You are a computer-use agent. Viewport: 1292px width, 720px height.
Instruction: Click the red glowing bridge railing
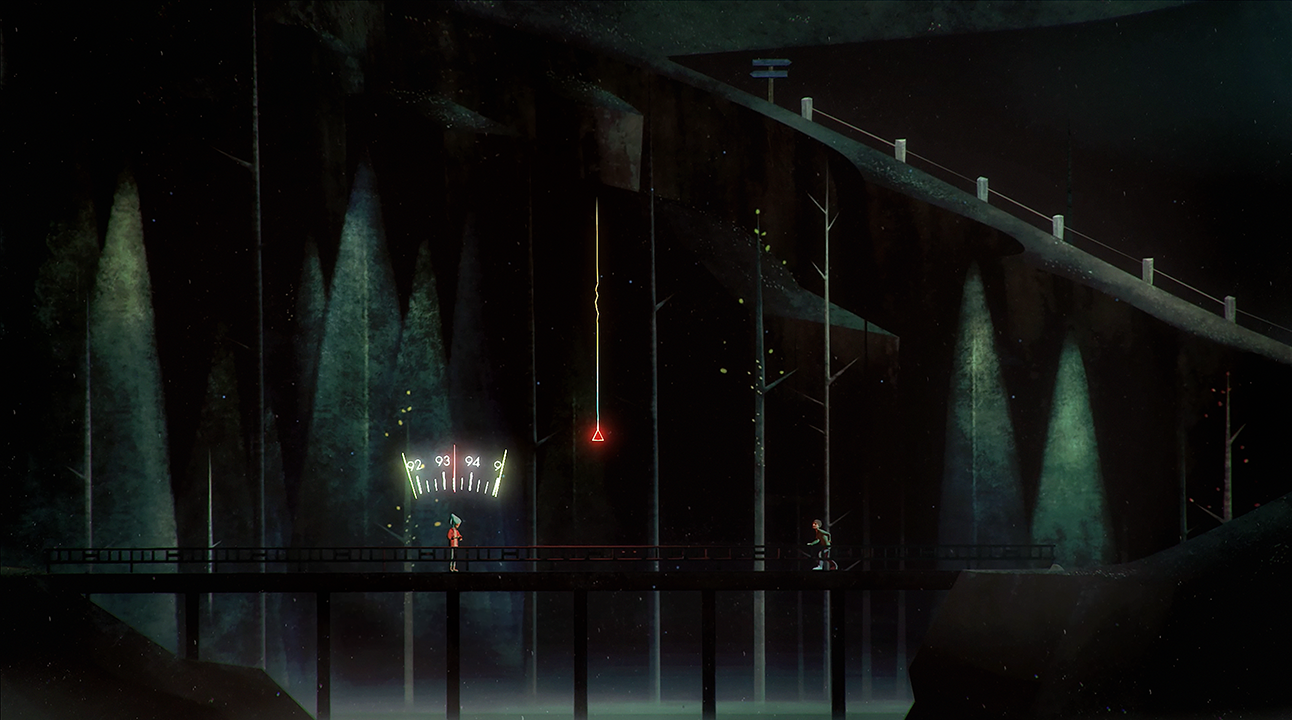click(x=650, y=548)
